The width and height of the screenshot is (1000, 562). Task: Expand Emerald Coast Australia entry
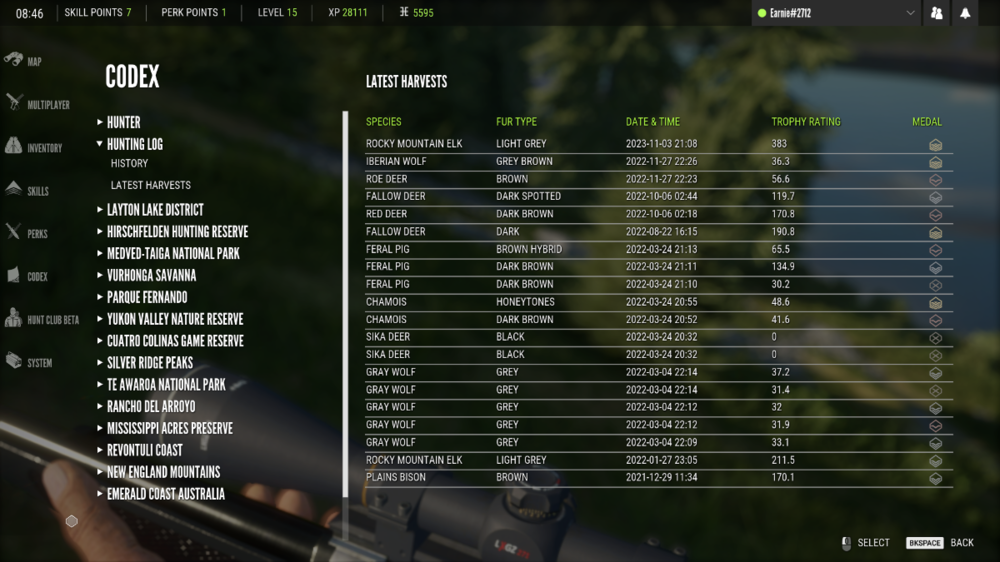(165, 494)
